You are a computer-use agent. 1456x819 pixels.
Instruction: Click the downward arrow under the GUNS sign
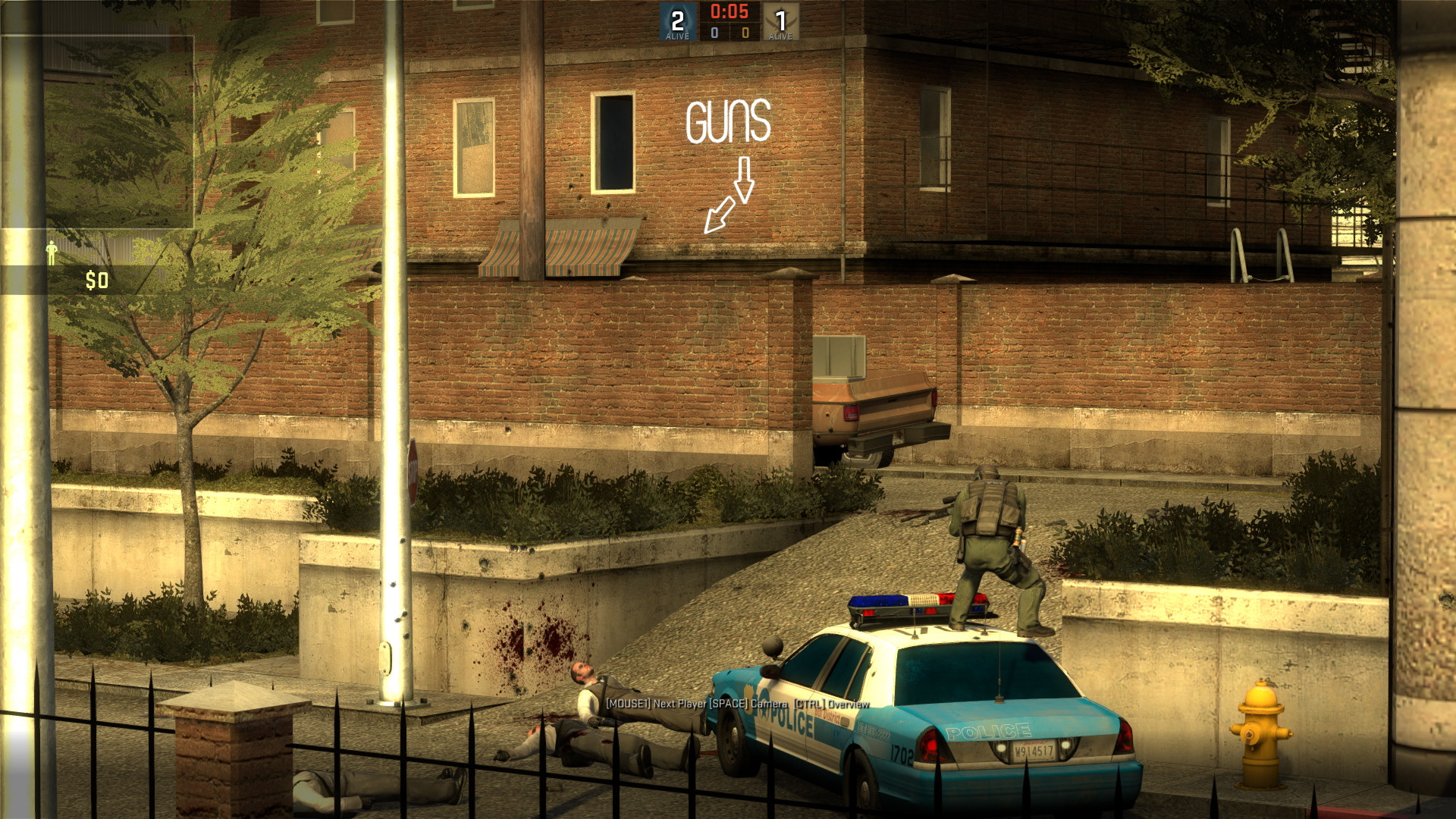[x=744, y=180]
